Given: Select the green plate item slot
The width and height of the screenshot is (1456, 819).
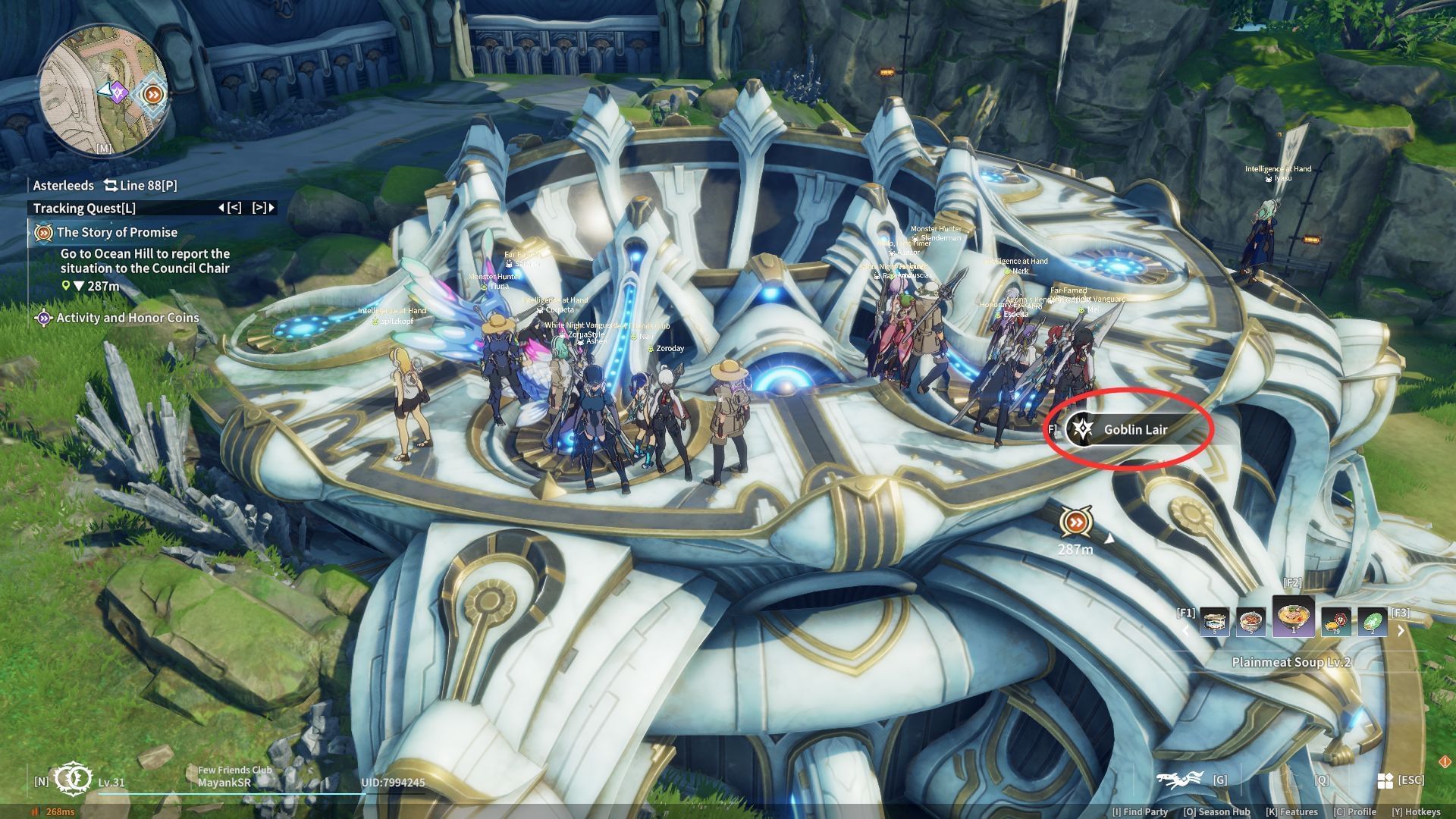Looking at the screenshot, I should [x=1372, y=623].
